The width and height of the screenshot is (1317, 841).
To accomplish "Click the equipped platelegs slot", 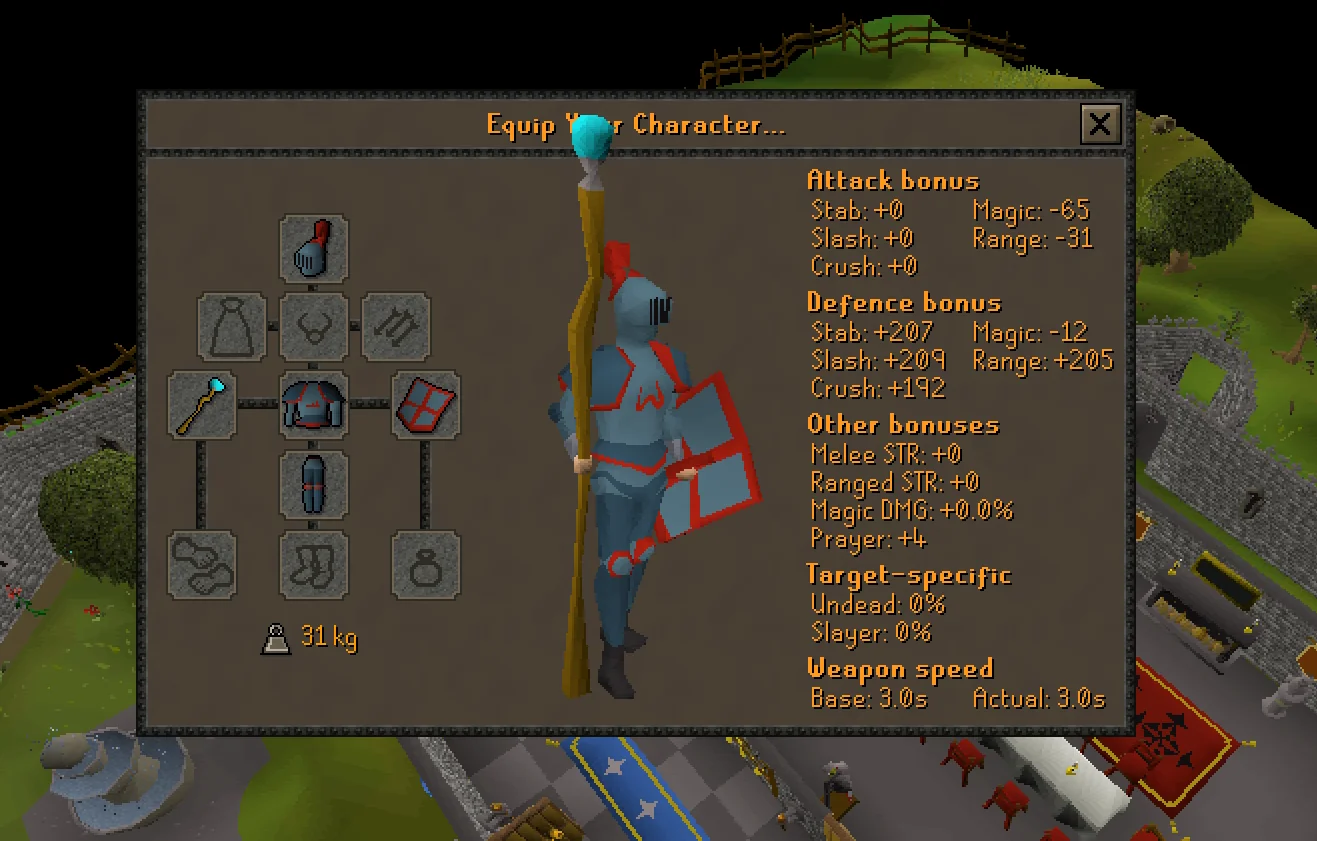I will pyautogui.click(x=313, y=485).
